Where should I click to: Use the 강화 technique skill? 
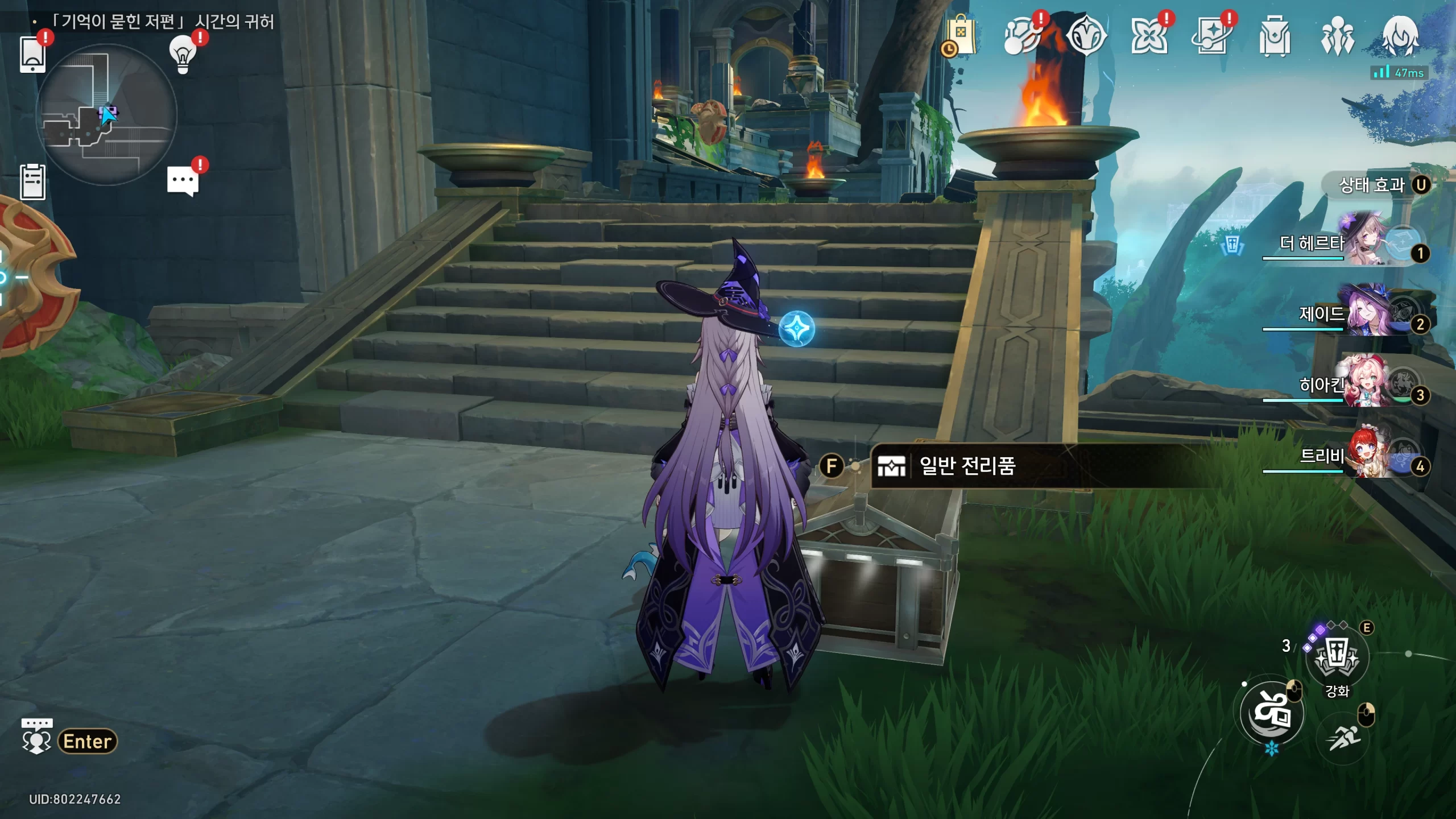(1337, 657)
